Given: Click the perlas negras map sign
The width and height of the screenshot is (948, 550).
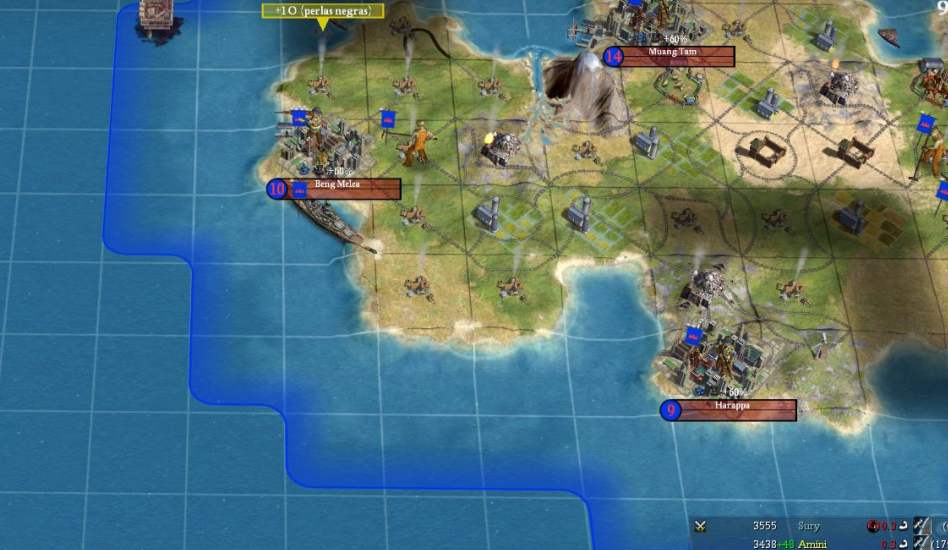Looking at the screenshot, I should pyautogui.click(x=322, y=11).
